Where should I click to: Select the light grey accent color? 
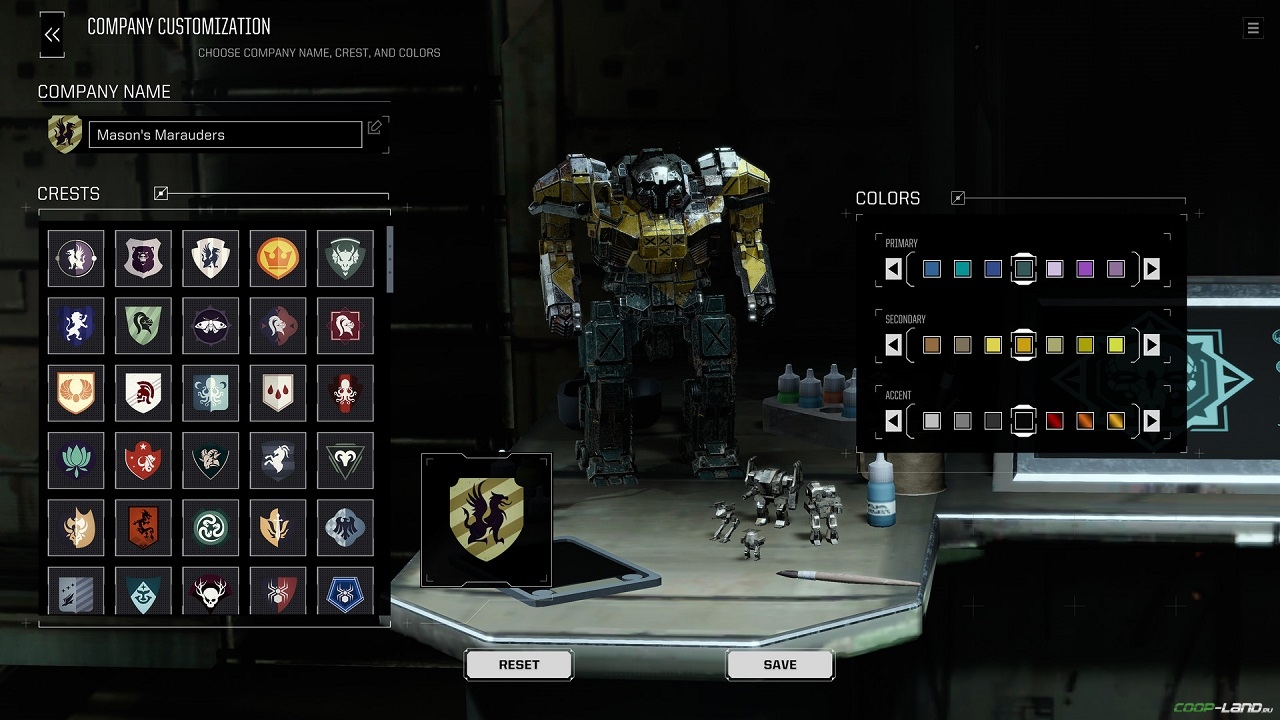pos(932,421)
